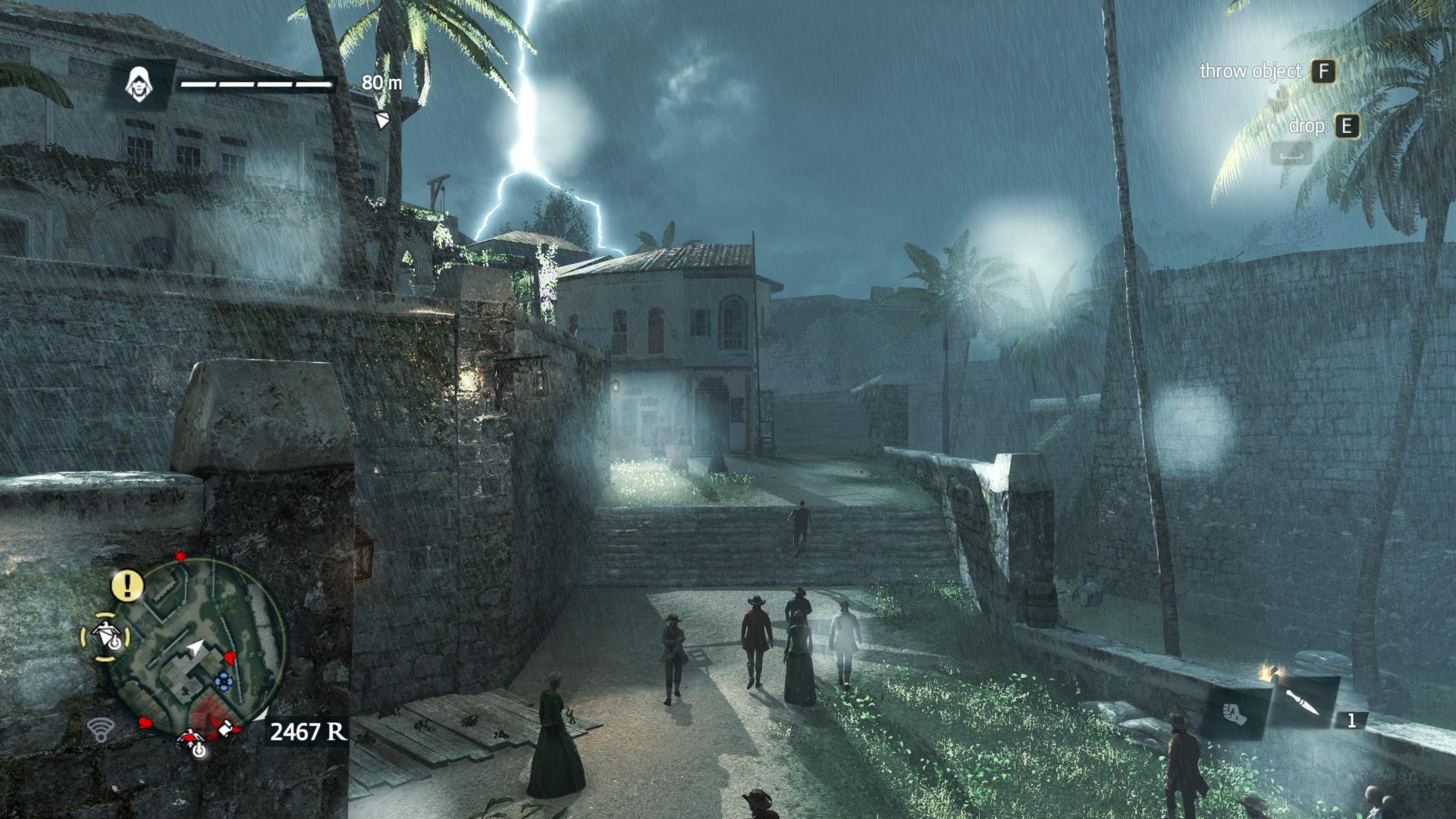Viewport: 1456px width, 819px height.
Task: Click the white objective marker under 80 m
Action: (383, 120)
